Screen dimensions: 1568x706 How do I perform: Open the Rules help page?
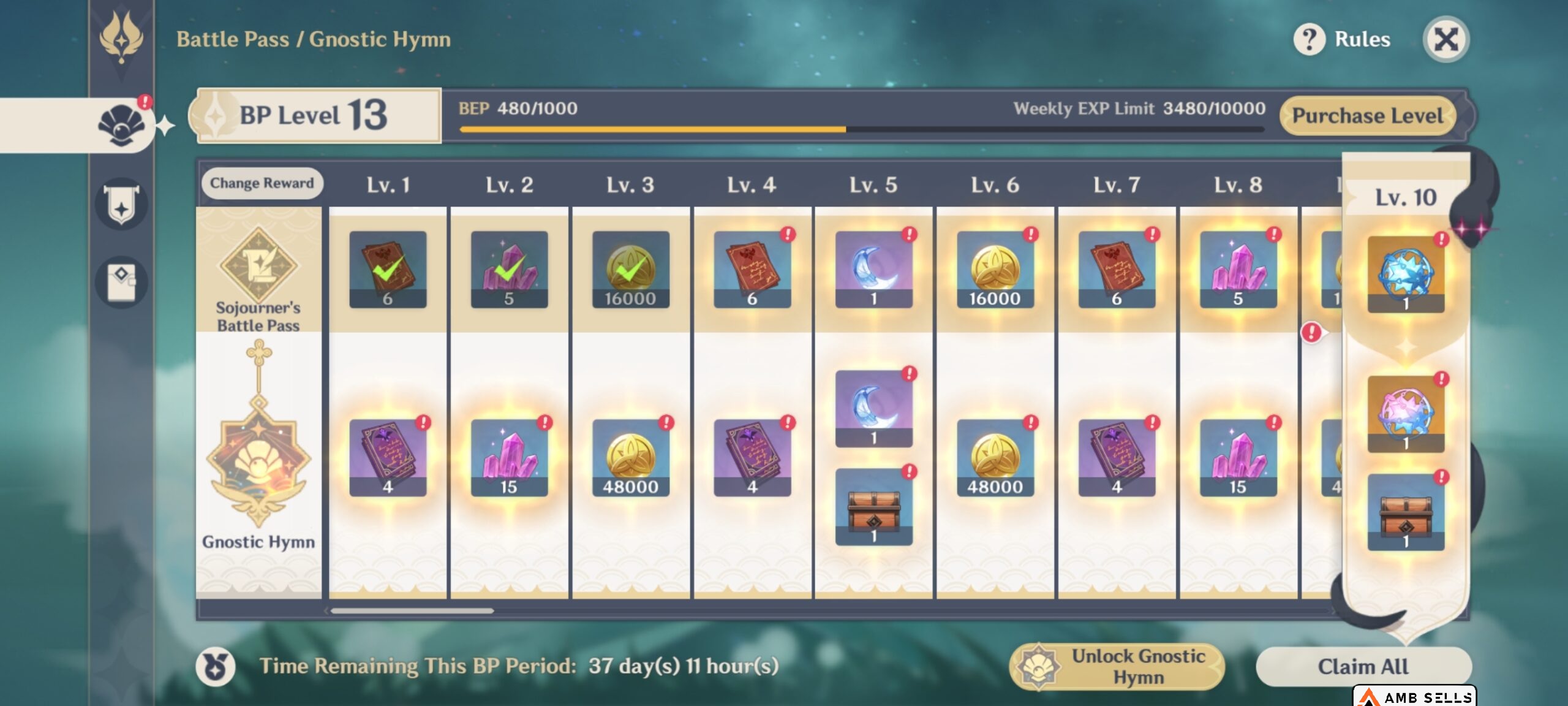click(1343, 40)
